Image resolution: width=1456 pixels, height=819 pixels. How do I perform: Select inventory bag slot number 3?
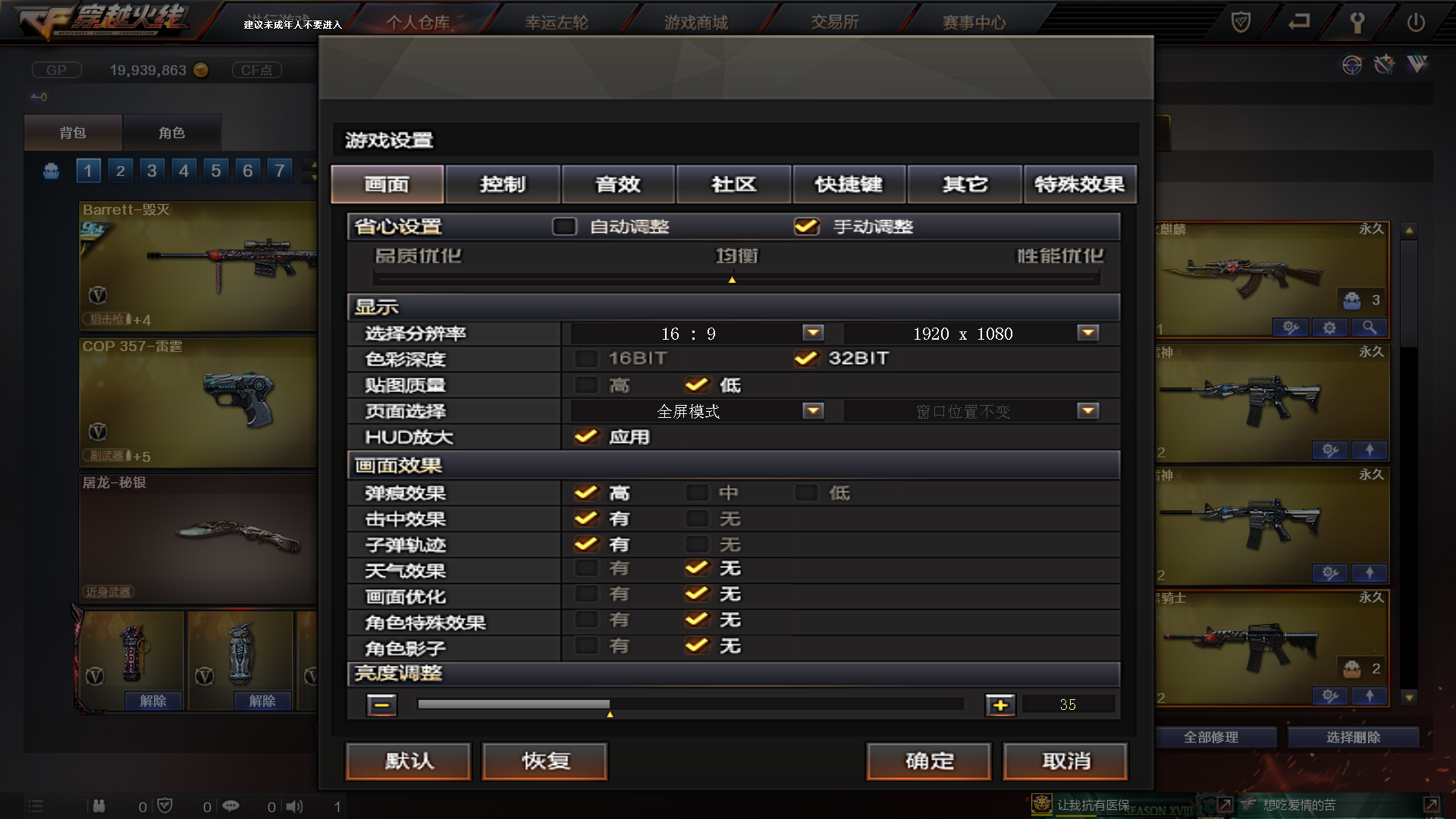(x=152, y=170)
